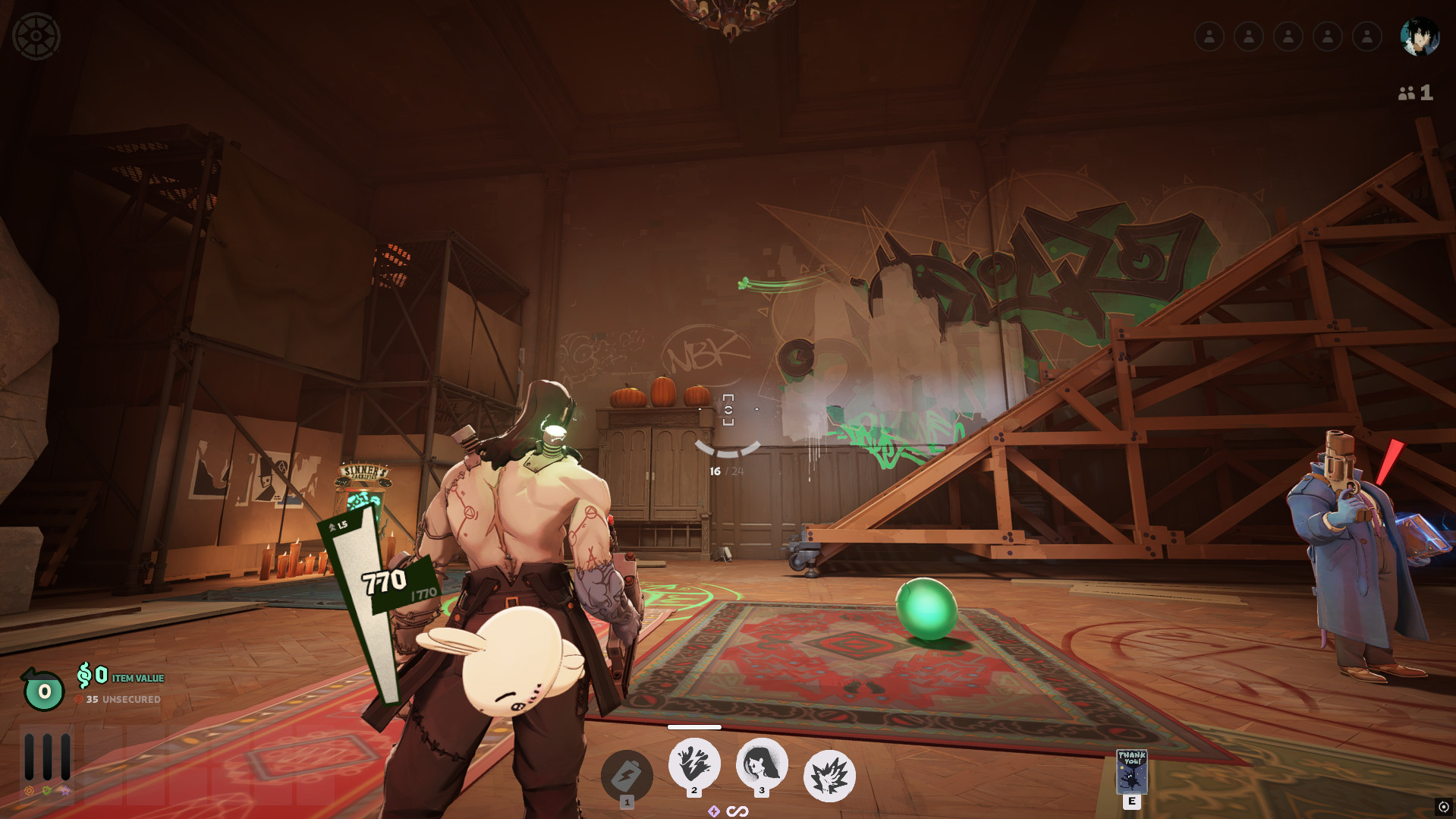The height and width of the screenshot is (819, 1456).
Task: Select the Thank You card item
Action: tap(1131, 772)
